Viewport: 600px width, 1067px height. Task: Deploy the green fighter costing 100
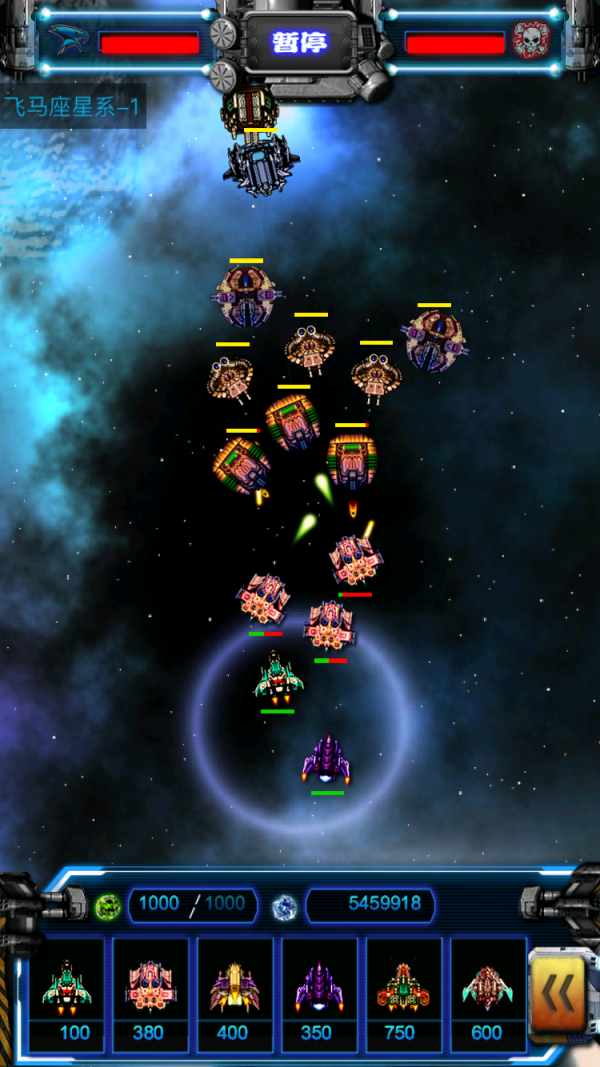point(67,994)
